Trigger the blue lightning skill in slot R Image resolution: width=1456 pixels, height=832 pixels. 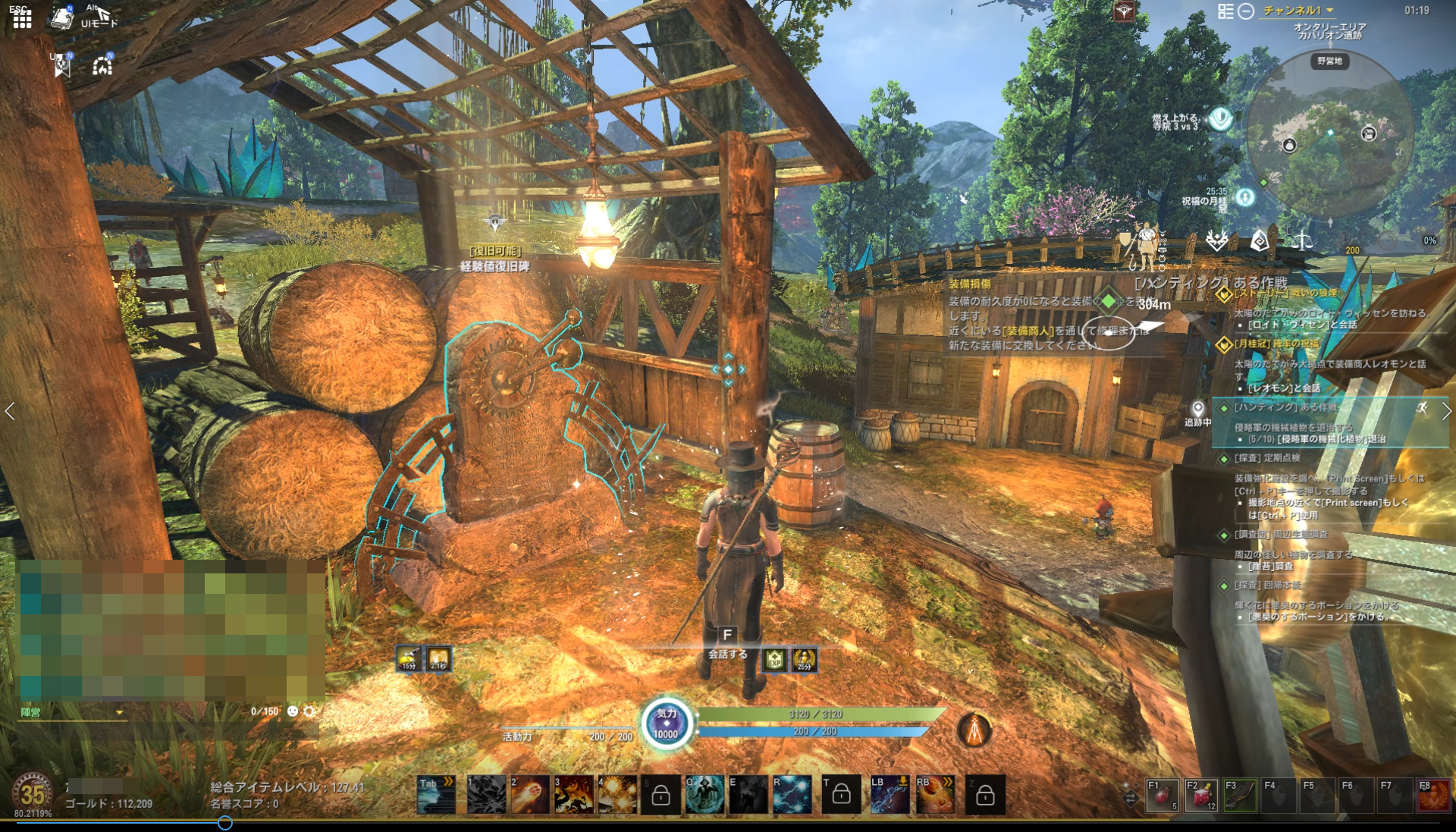[x=791, y=795]
